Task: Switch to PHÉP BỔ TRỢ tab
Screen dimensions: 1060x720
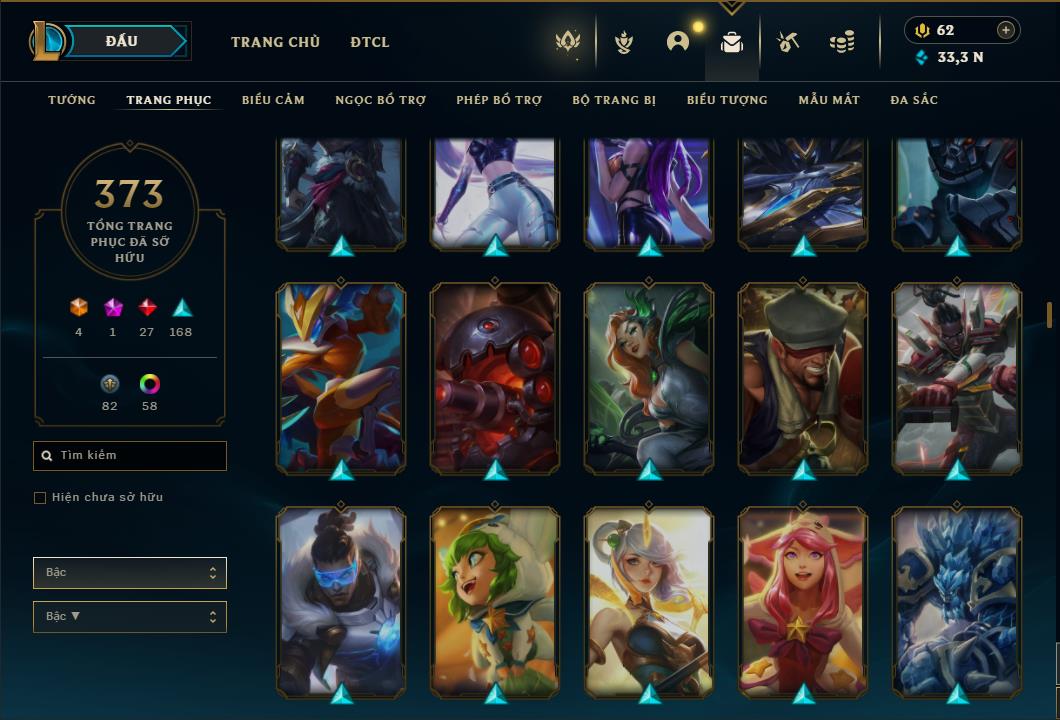Action: [x=499, y=100]
